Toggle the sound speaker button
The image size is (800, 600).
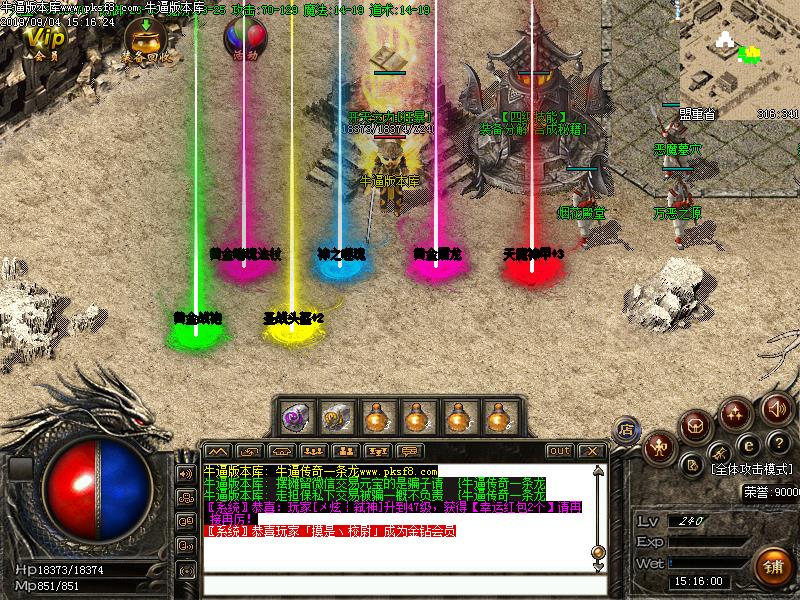click(x=777, y=408)
